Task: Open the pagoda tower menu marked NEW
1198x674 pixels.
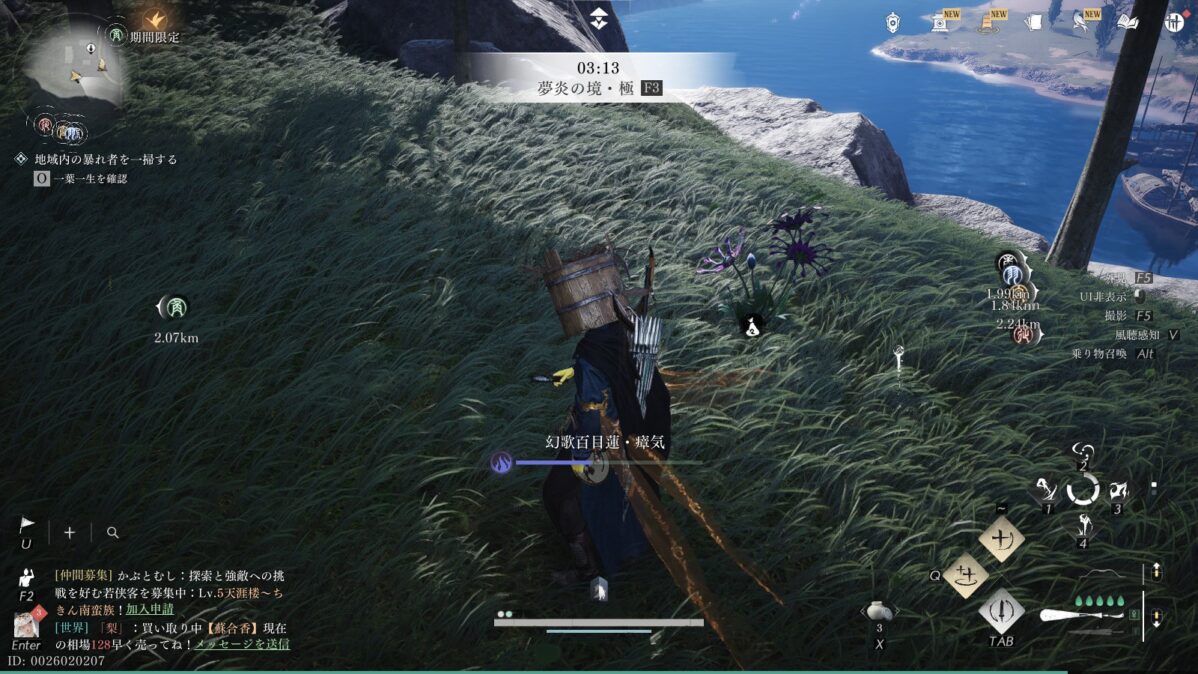Action: pyautogui.click(x=988, y=22)
